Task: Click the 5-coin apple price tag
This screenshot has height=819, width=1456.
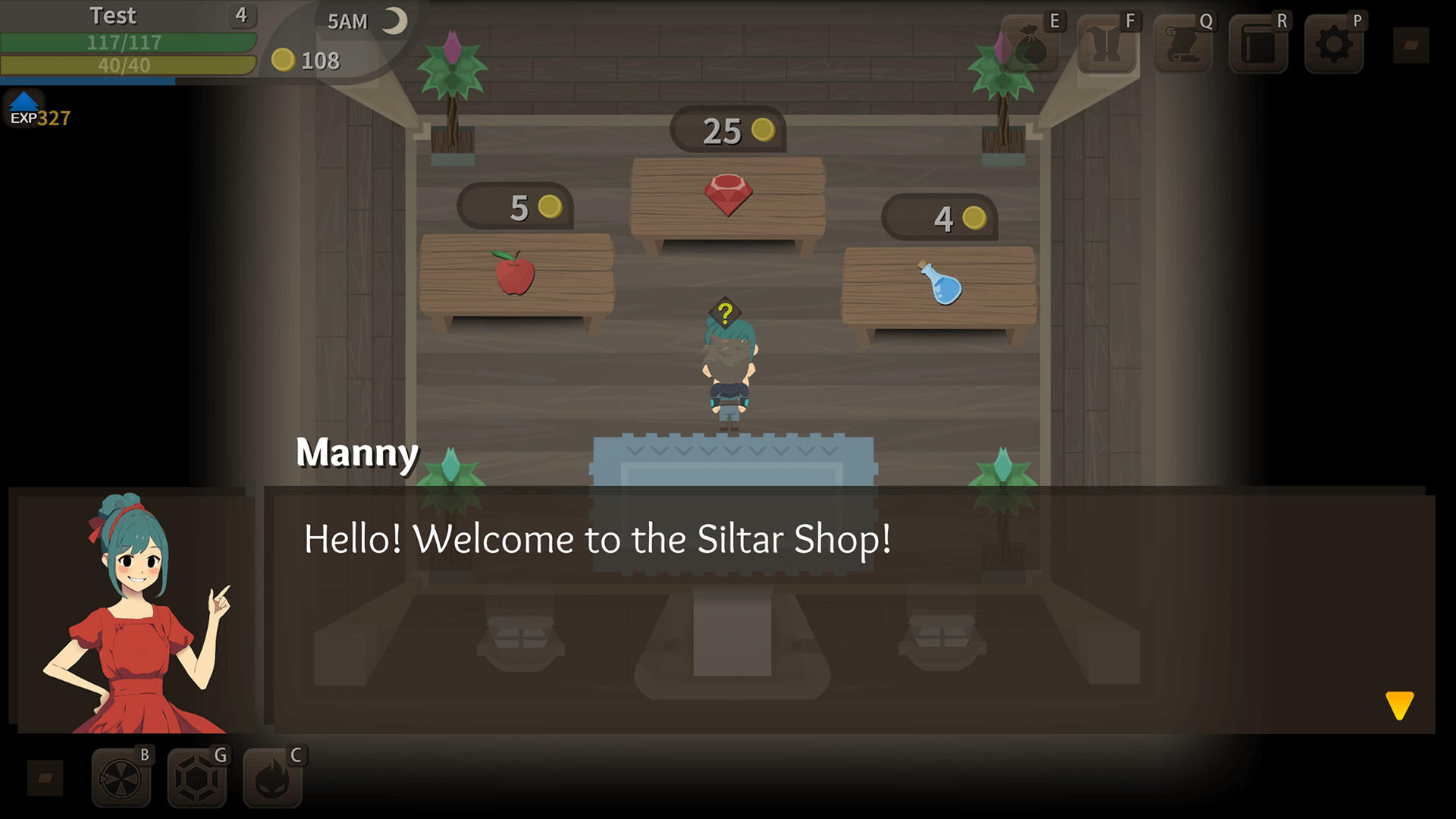Action: click(514, 206)
